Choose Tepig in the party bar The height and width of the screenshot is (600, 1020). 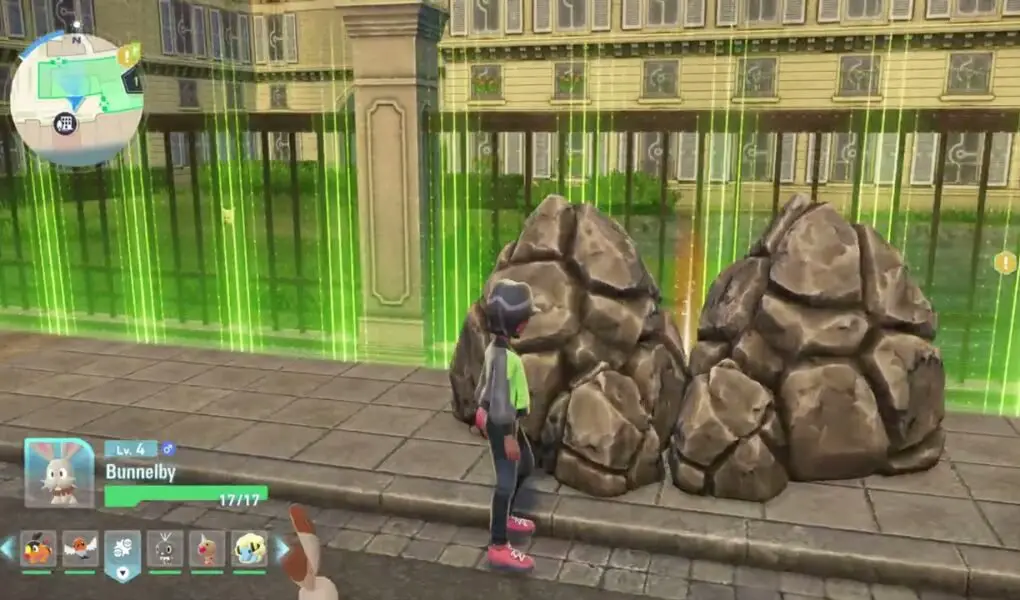coord(38,548)
